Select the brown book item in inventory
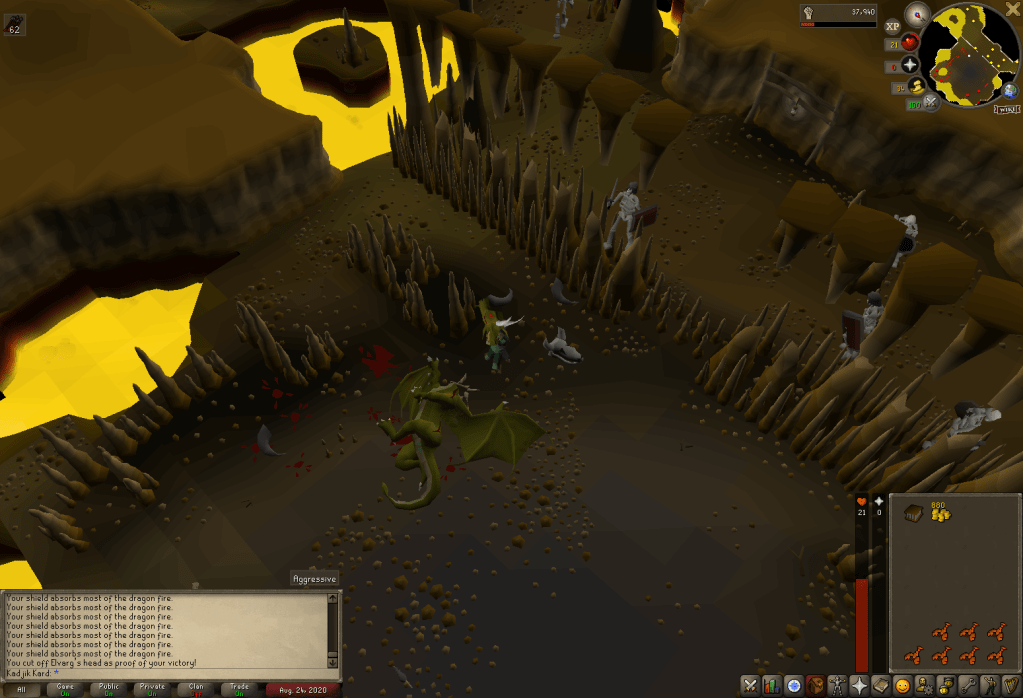Viewport: 1023px width, 698px height. [914, 514]
